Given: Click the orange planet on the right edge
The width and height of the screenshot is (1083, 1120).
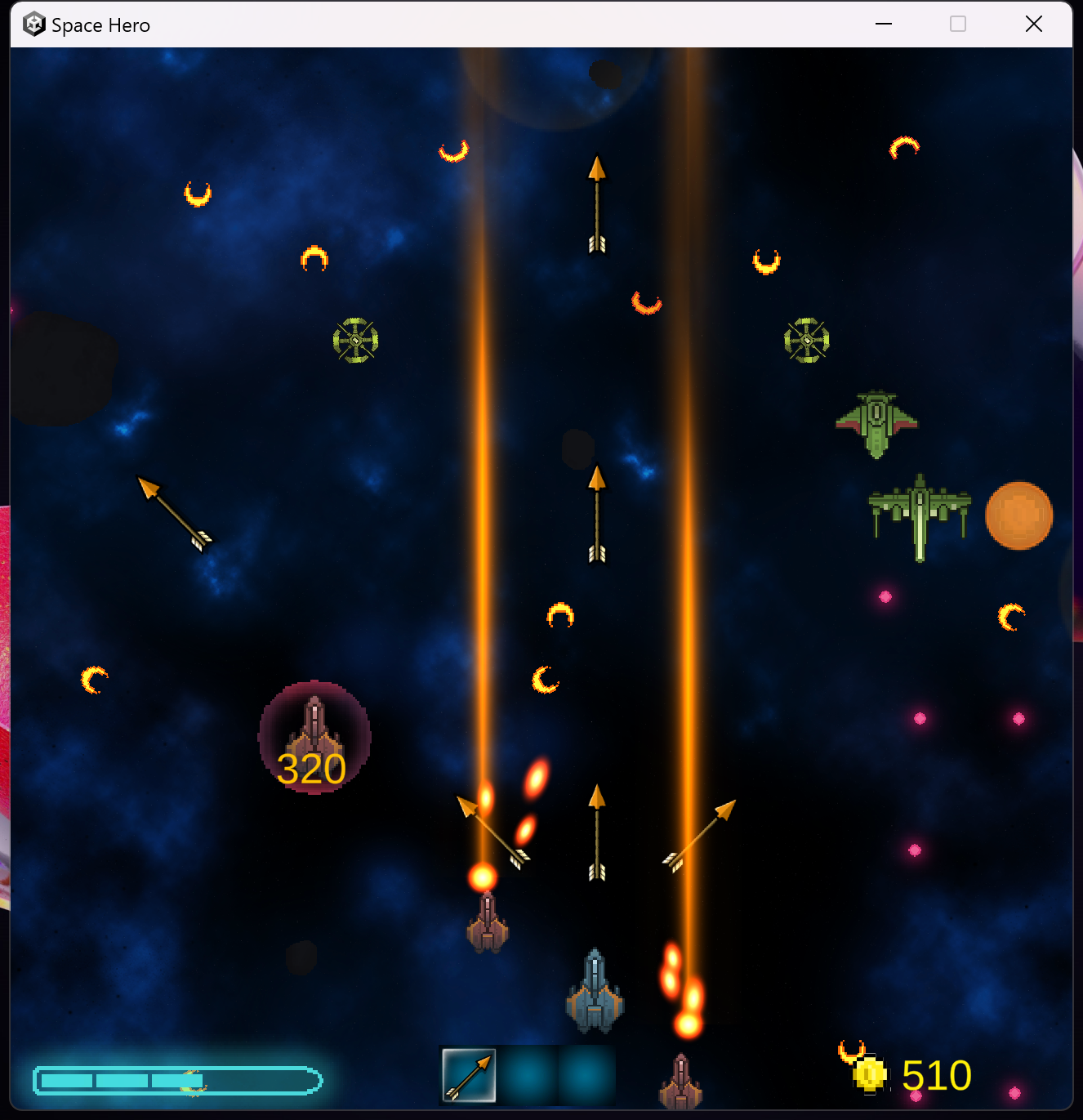Looking at the screenshot, I should pyautogui.click(x=1018, y=515).
